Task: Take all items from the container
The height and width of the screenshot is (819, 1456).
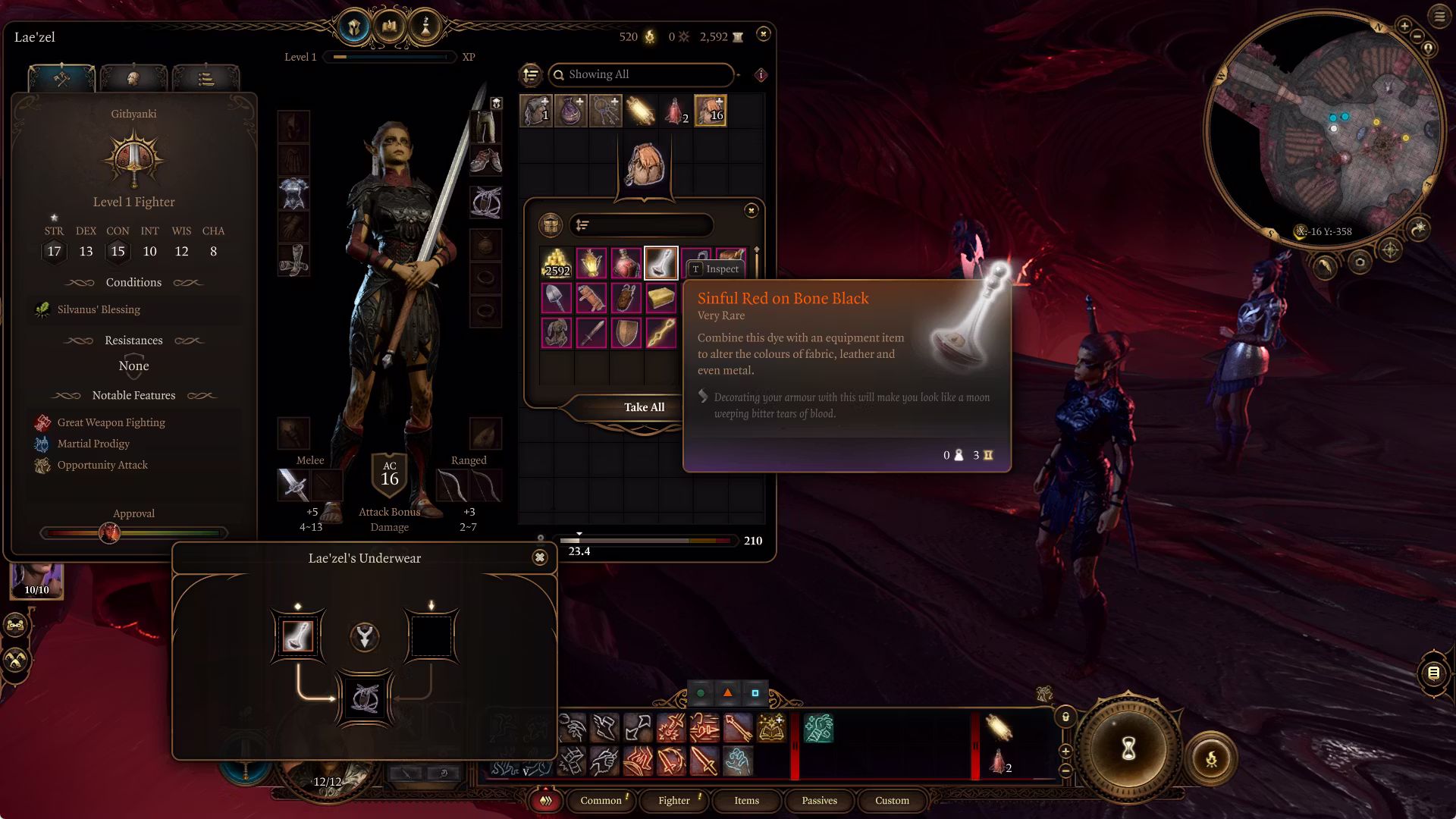Action: click(644, 407)
